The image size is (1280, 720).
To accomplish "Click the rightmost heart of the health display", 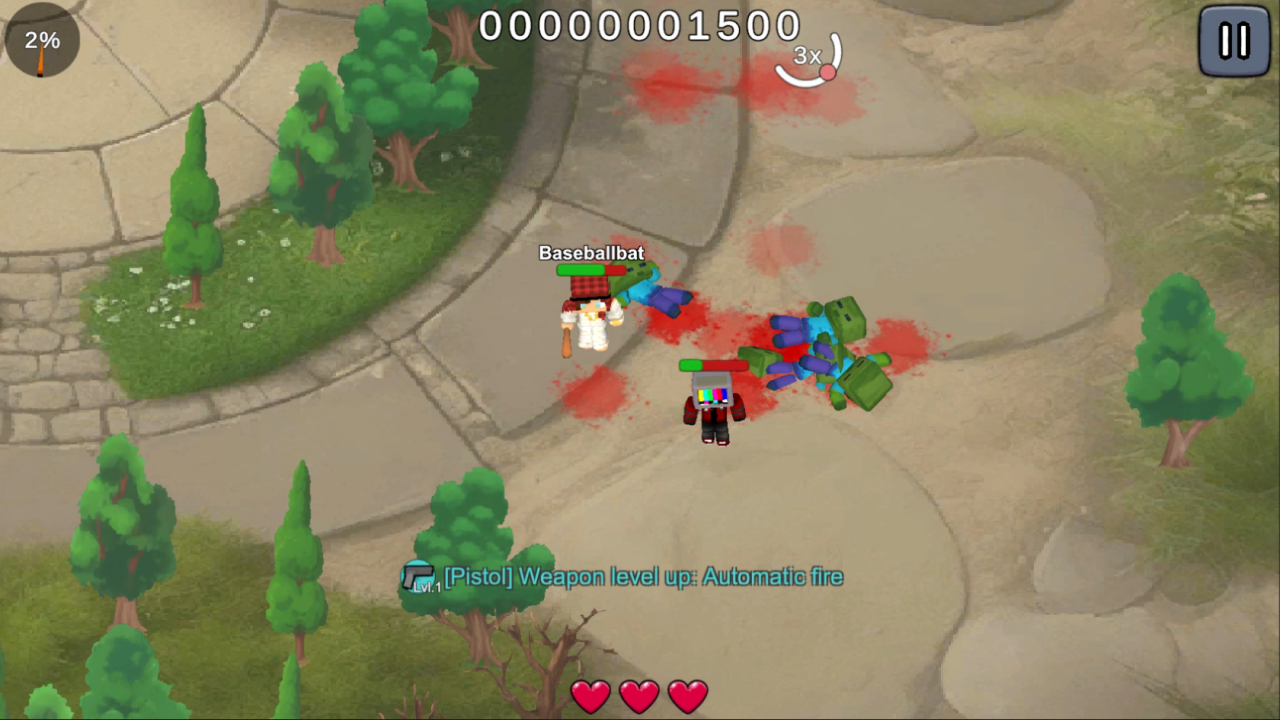I will tap(687, 695).
